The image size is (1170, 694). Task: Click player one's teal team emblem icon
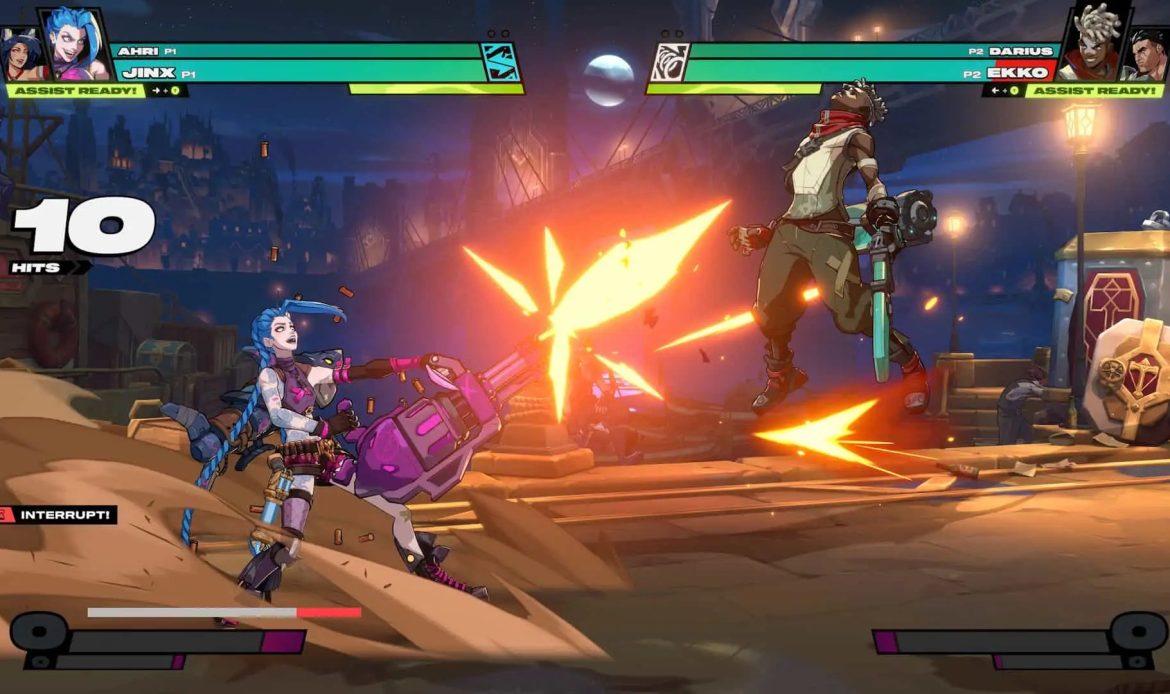point(500,62)
